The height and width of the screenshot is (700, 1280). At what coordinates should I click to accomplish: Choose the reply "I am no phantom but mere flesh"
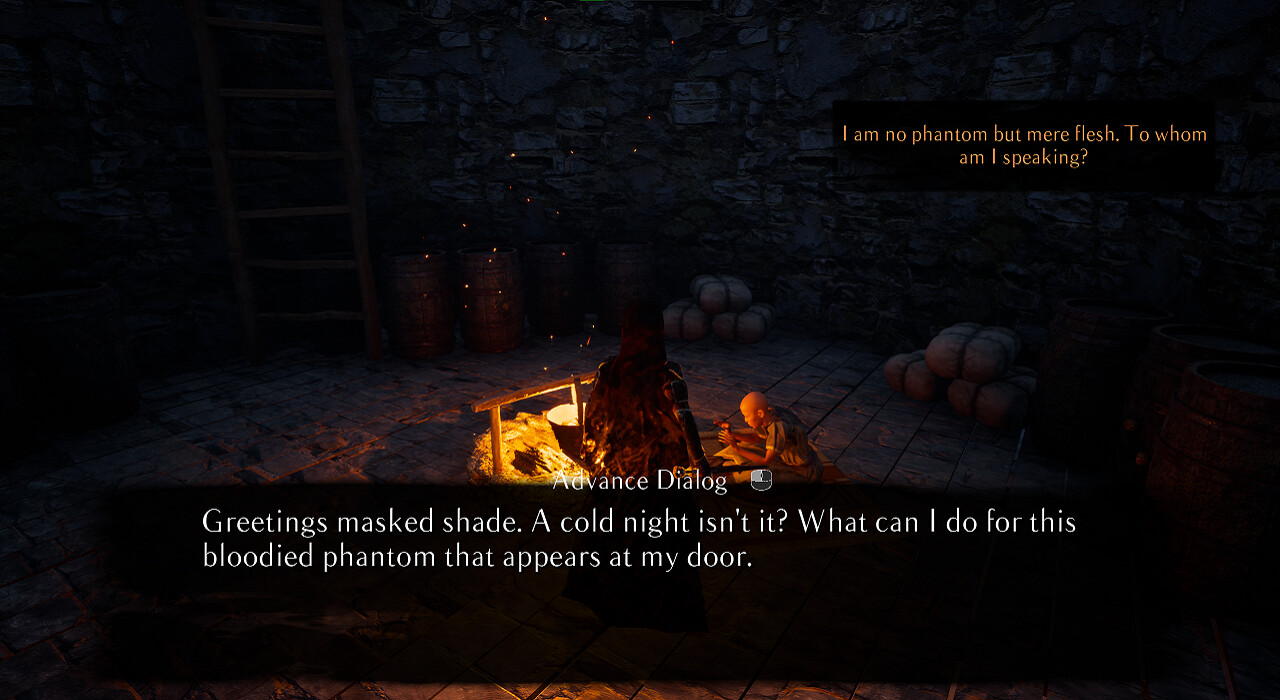click(1024, 146)
